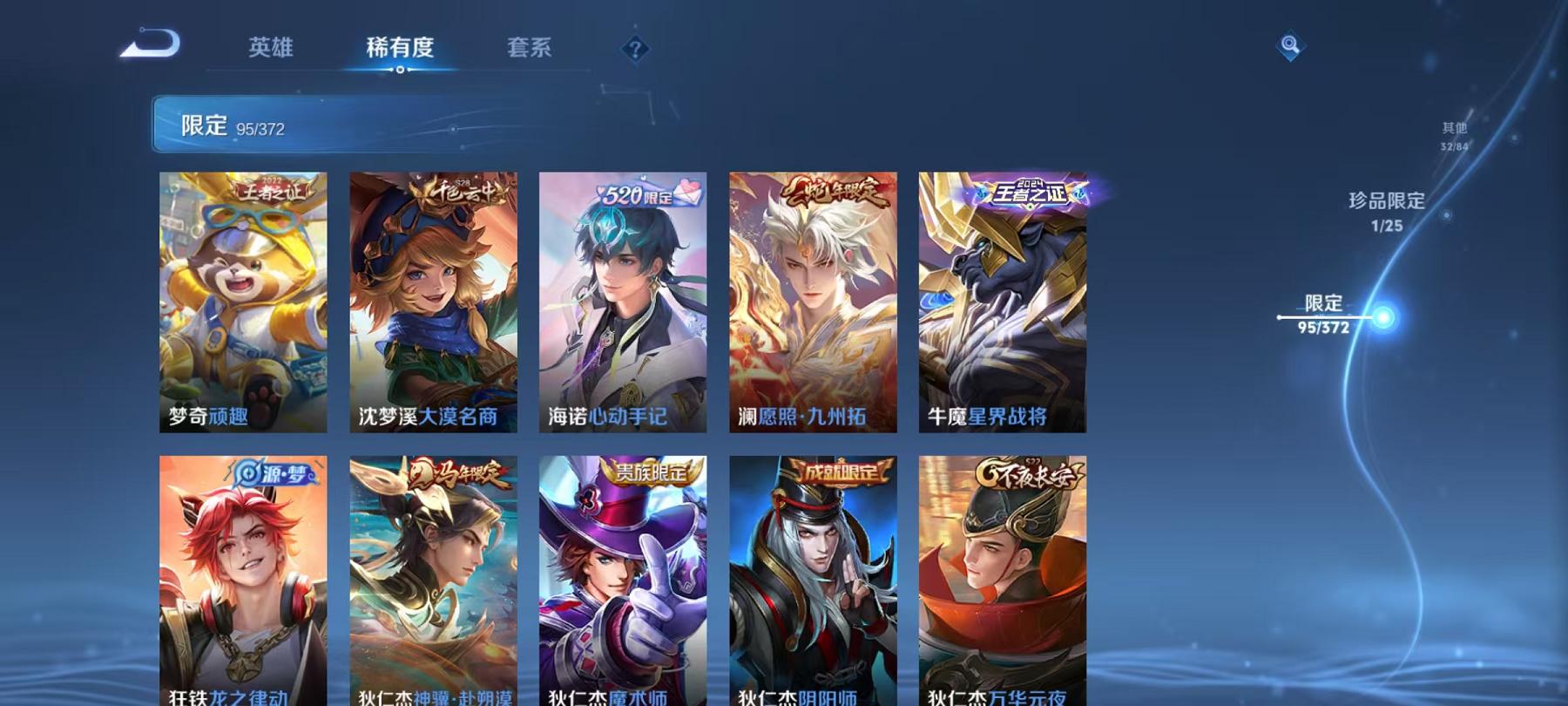
Task: Click the question mark help icon
Action: [637, 48]
